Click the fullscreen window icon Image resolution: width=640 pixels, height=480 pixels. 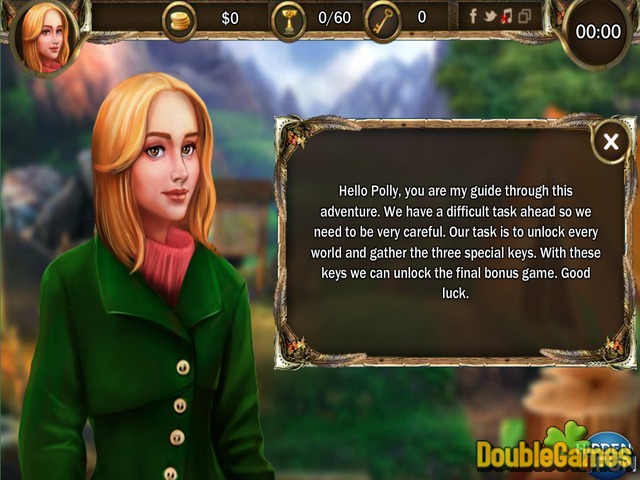(524, 16)
